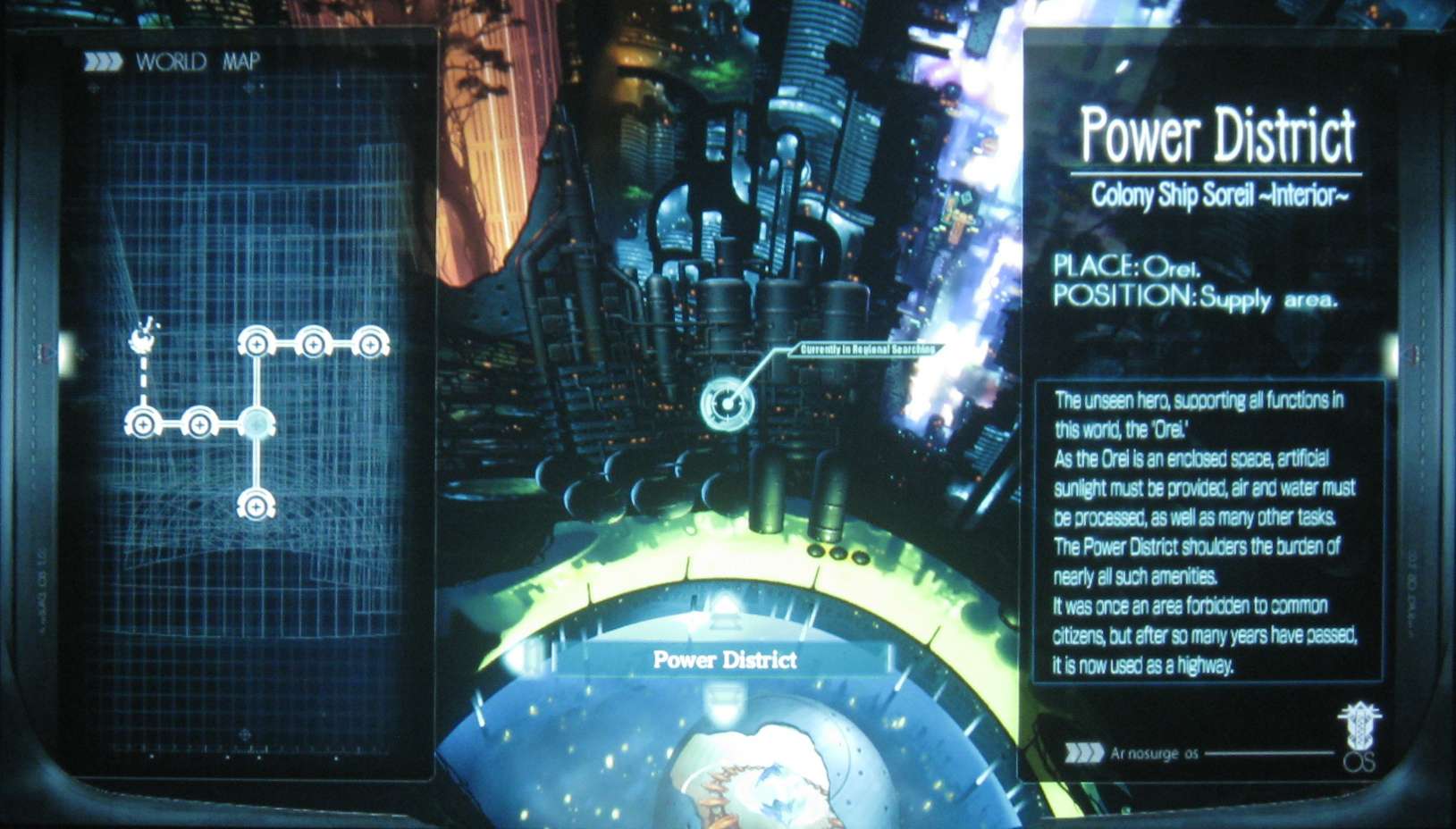Screen dimensions: 1456x829
Task: Select the character marker on the world map
Action: (x=143, y=339)
